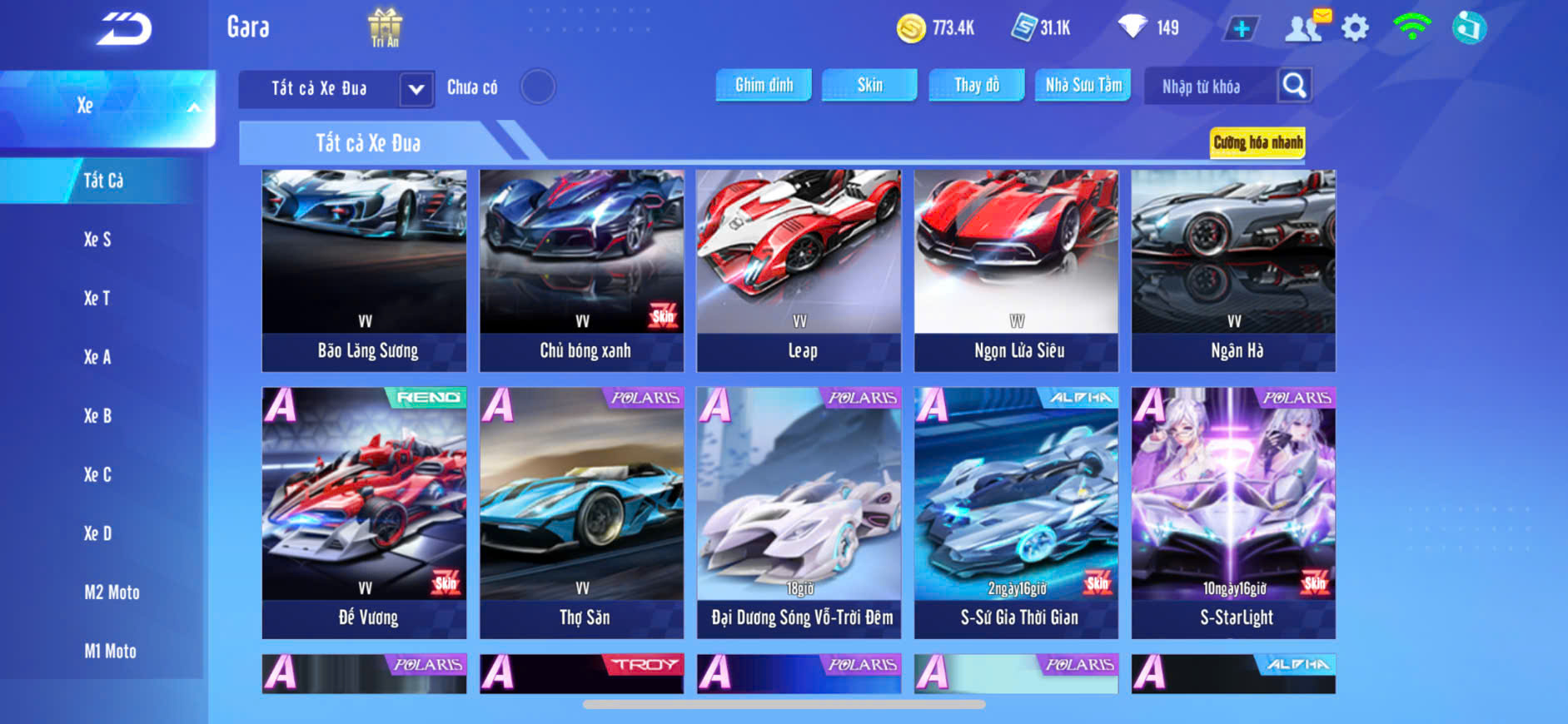Switch to the Xe S category

coord(97,240)
